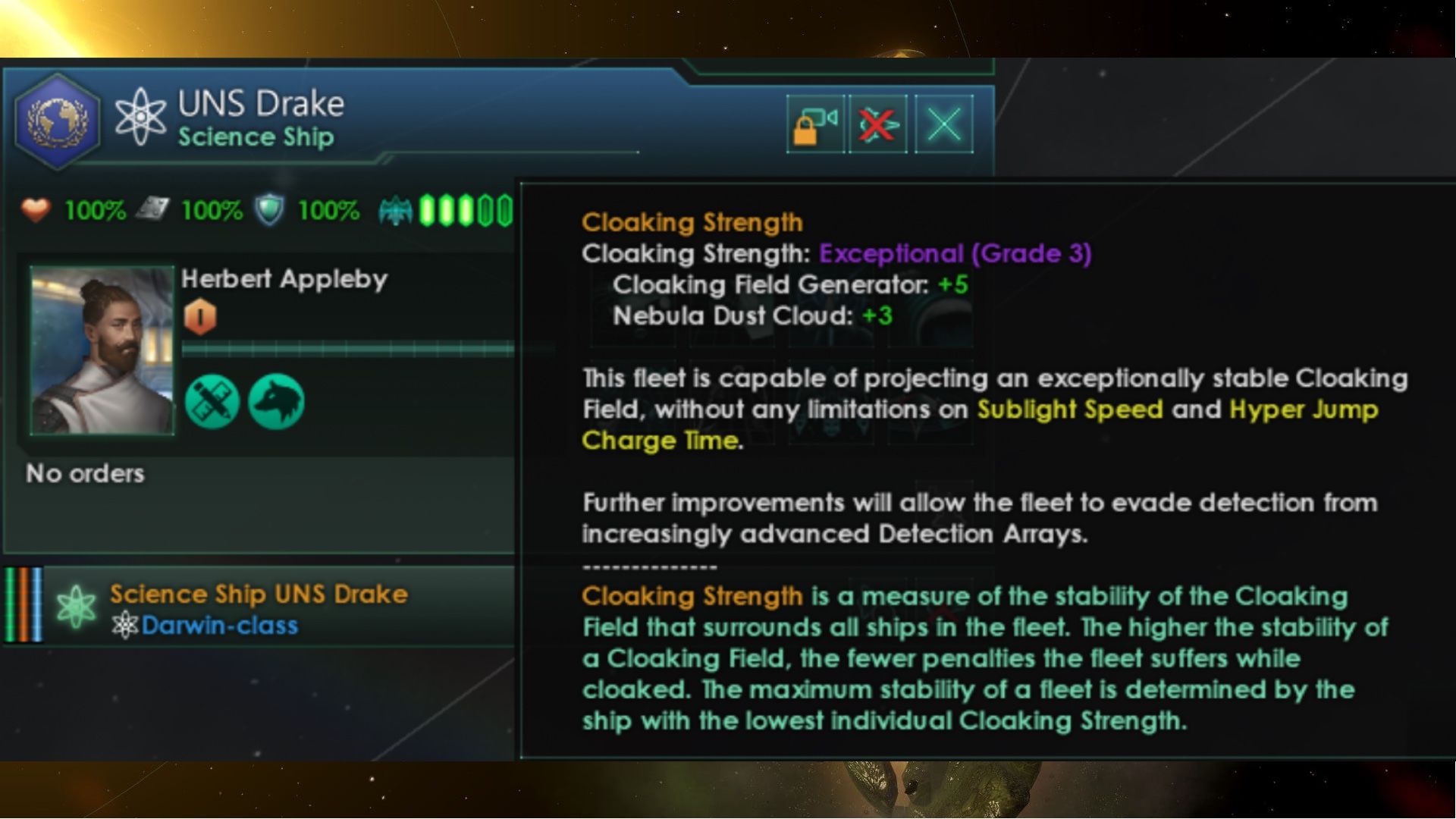The width and height of the screenshot is (1456, 819).
Task: Toggle the camera lock on UNS Drake
Action: click(814, 124)
